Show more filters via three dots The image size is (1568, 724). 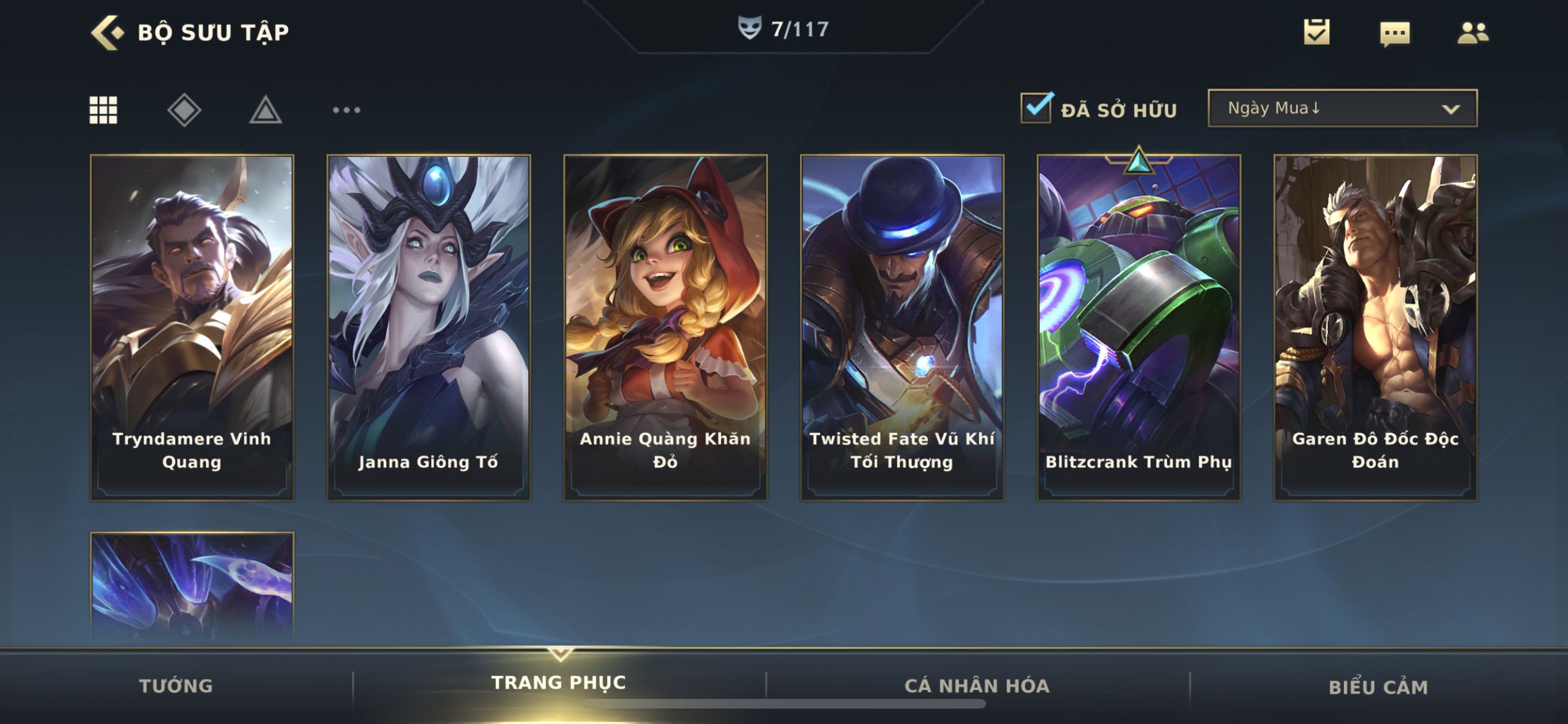pos(346,110)
